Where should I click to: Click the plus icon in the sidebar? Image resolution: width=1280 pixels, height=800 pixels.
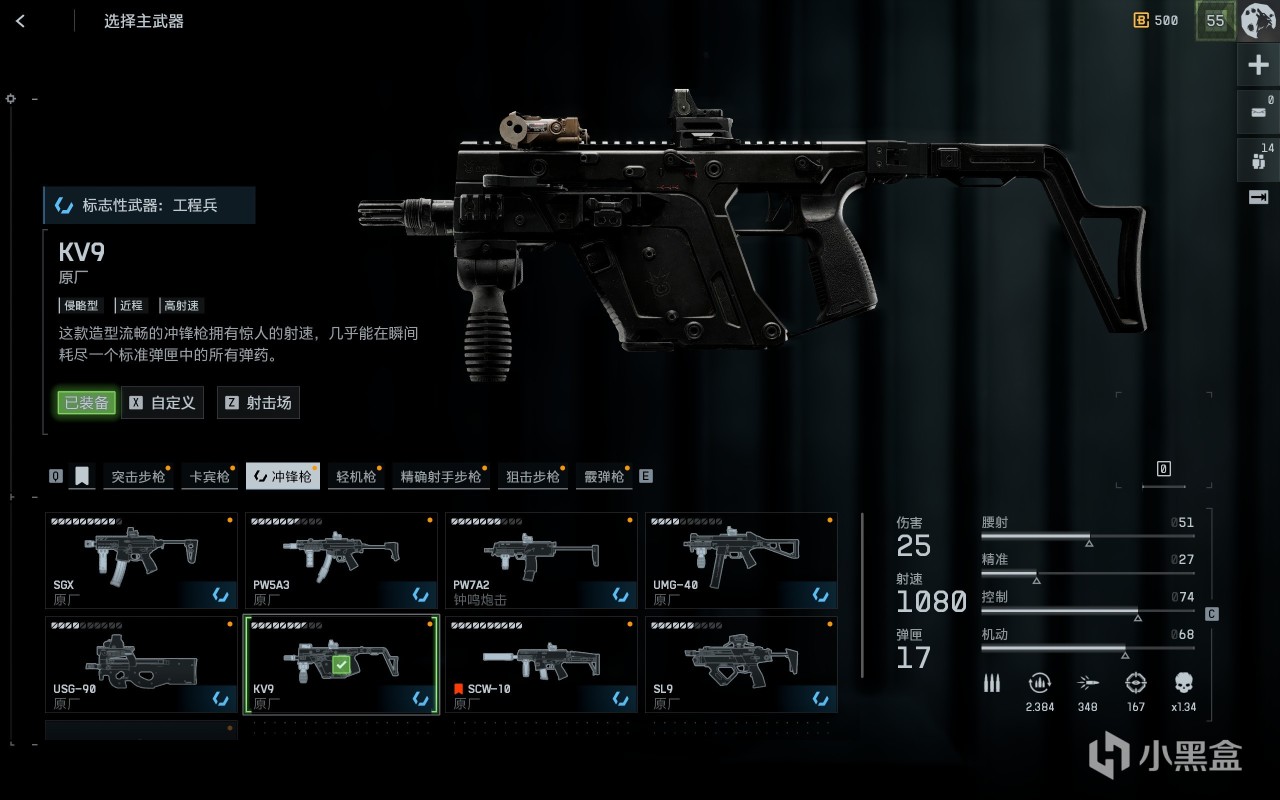(1258, 66)
